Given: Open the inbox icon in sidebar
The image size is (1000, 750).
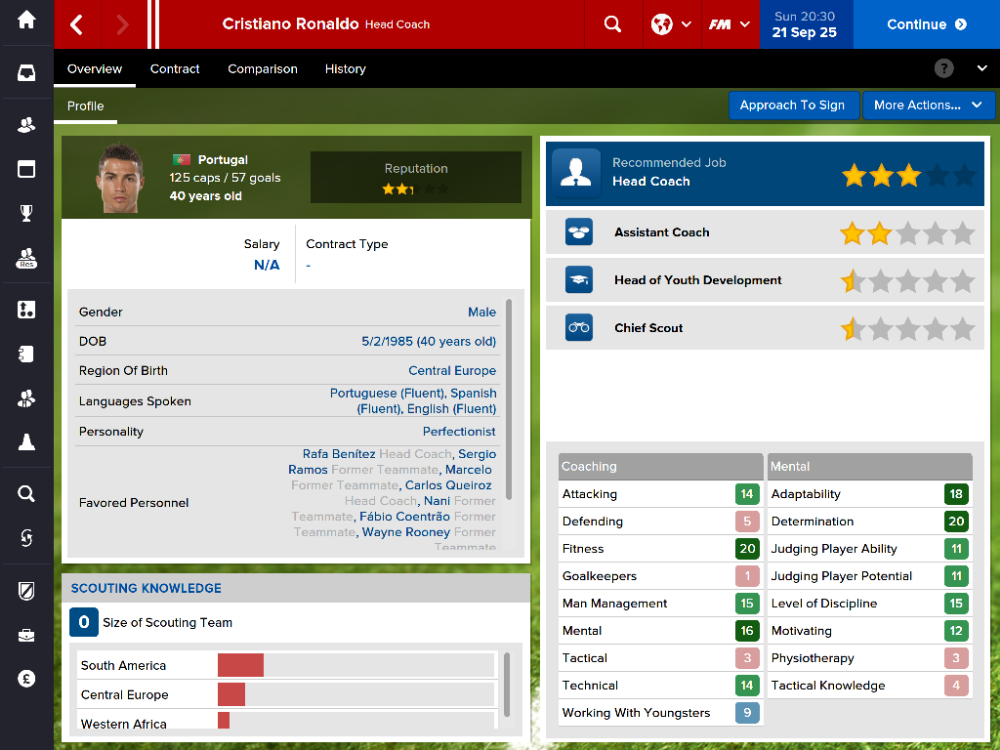Looking at the screenshot, I should pyautogui.click(x=27, y=73).
